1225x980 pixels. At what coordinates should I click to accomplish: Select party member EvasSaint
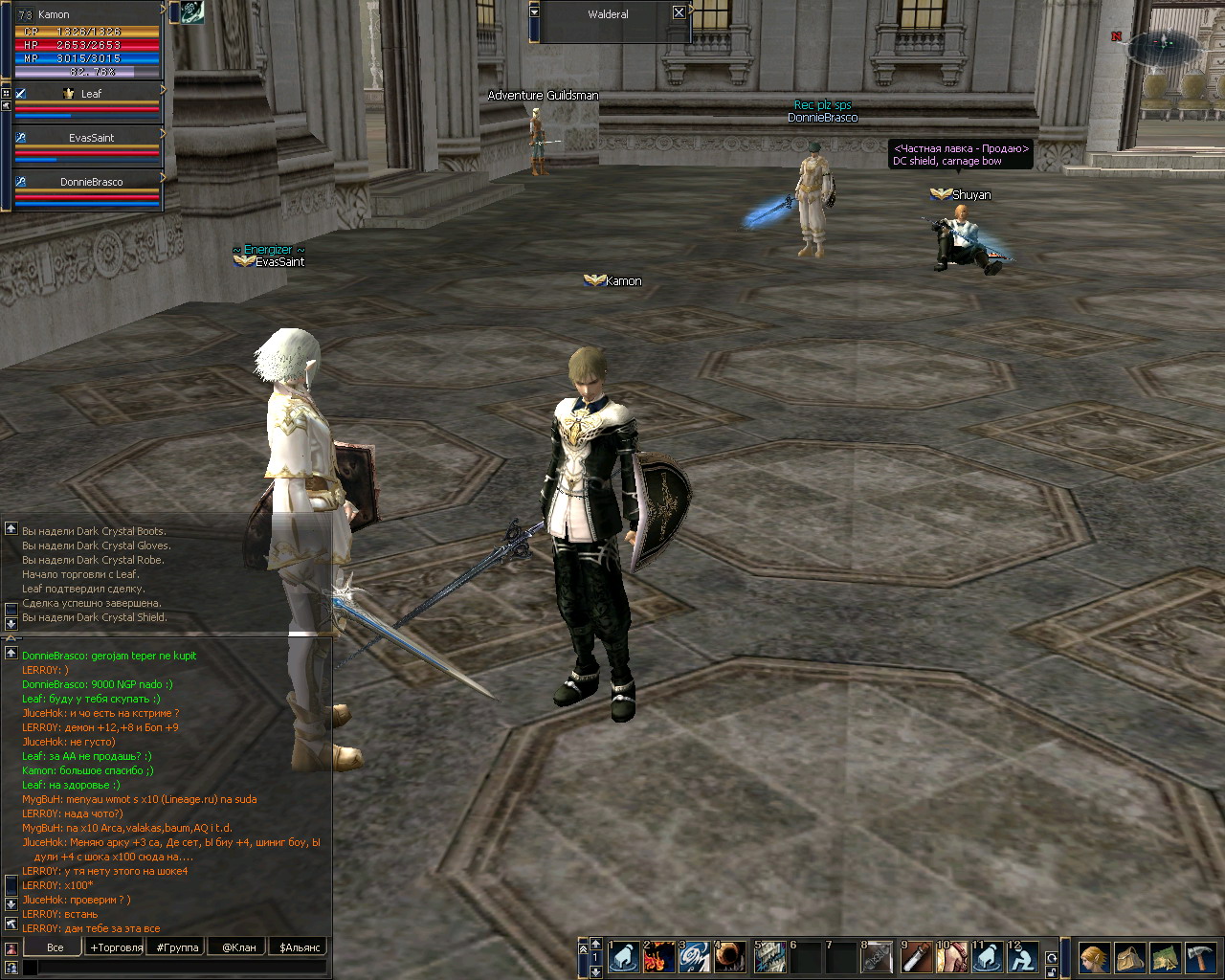coord(91,138)
